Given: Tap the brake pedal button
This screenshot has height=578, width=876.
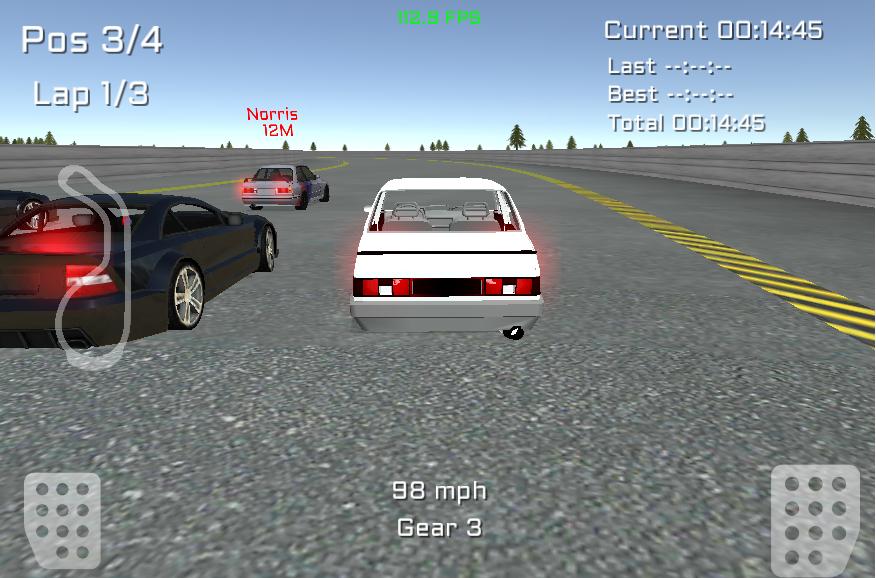Looking at the screenshot, I should pos(62,519).
